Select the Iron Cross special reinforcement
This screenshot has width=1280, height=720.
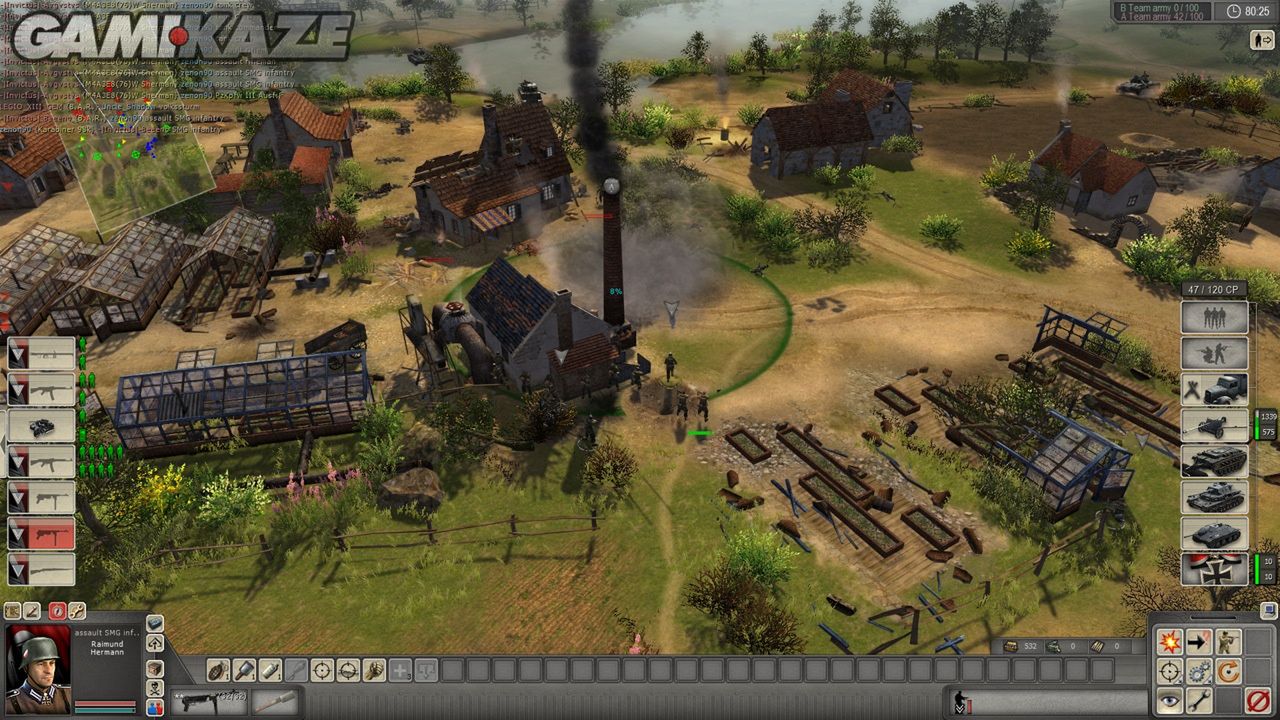(x=1215, y=568)
